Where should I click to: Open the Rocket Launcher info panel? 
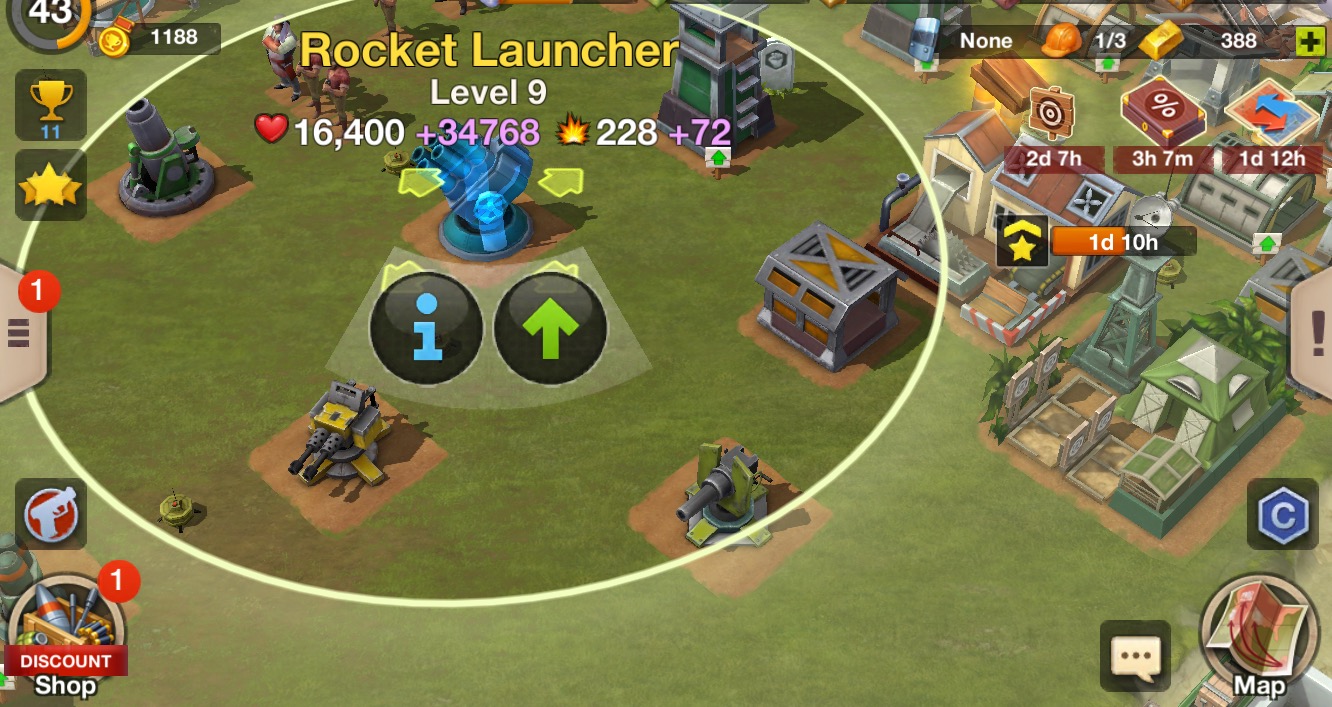tap(426, 329)
